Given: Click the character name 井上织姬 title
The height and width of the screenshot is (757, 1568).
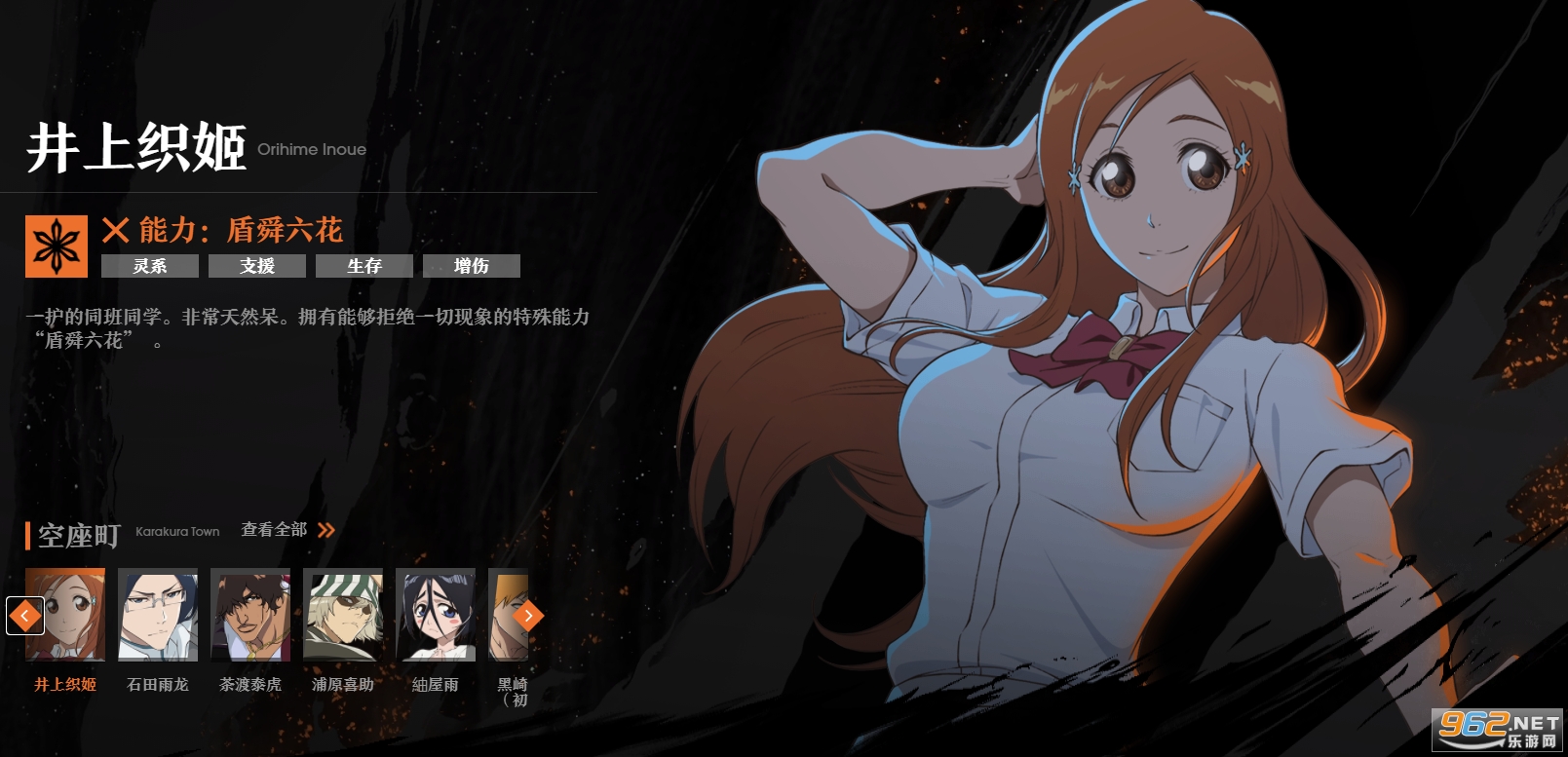Looking at the screenshot, I should (x=136, y=148).
